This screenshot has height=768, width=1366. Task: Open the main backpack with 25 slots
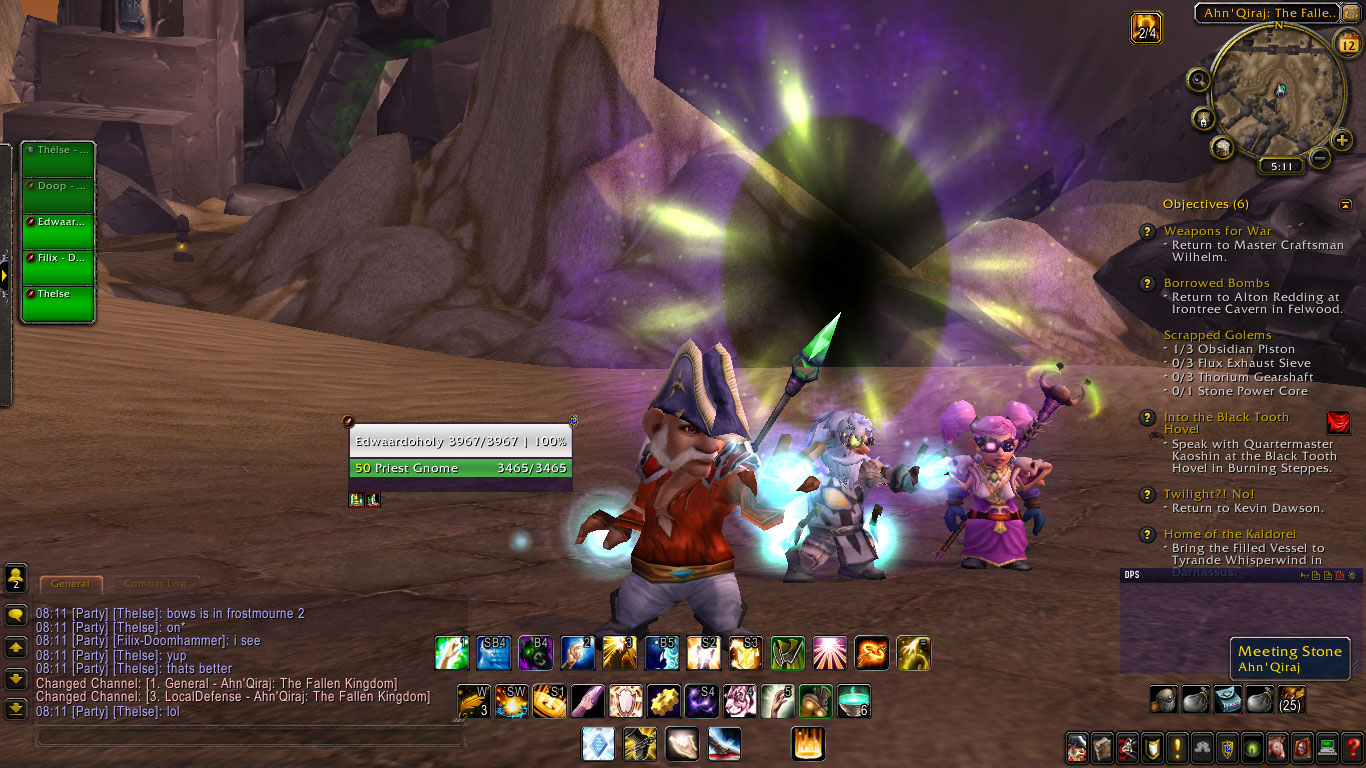click(x=1291, y=699)
